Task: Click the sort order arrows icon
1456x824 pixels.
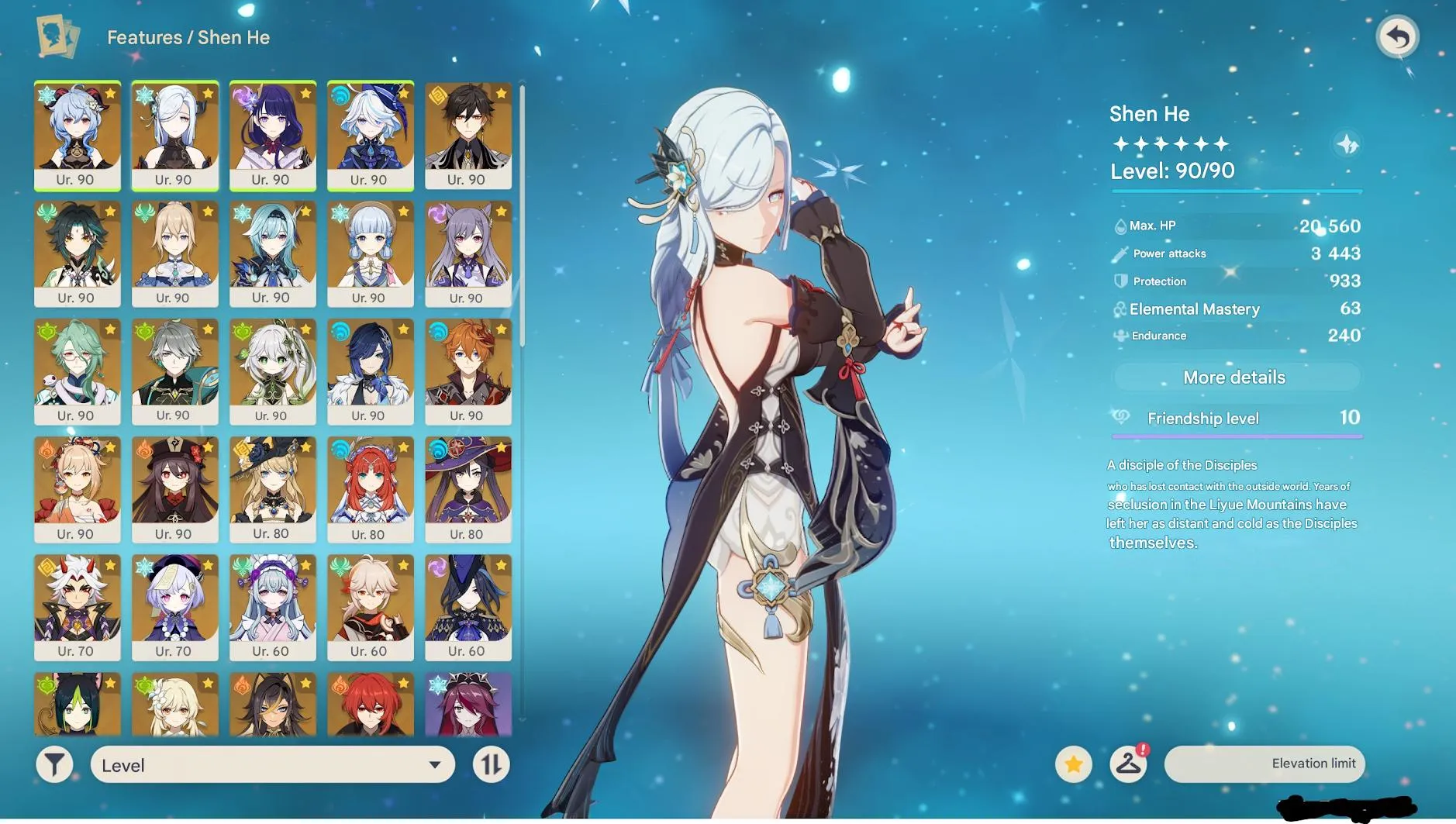Action: coord(492,765)
